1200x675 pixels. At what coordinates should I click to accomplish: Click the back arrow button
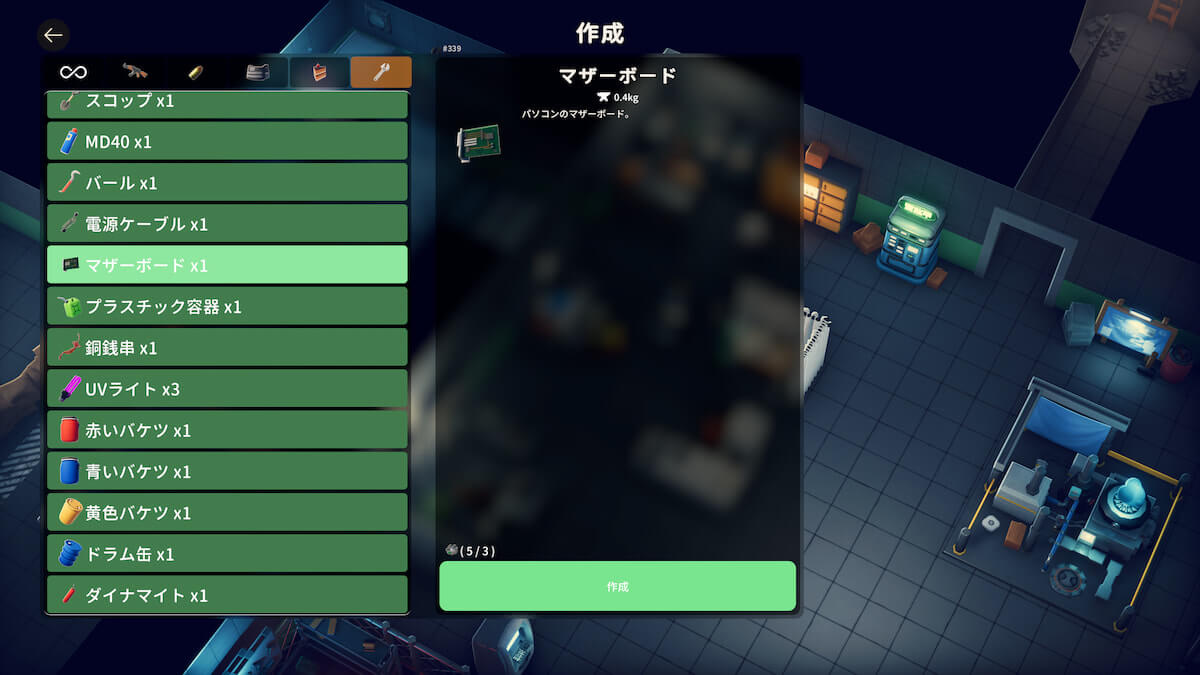point(53,36)
